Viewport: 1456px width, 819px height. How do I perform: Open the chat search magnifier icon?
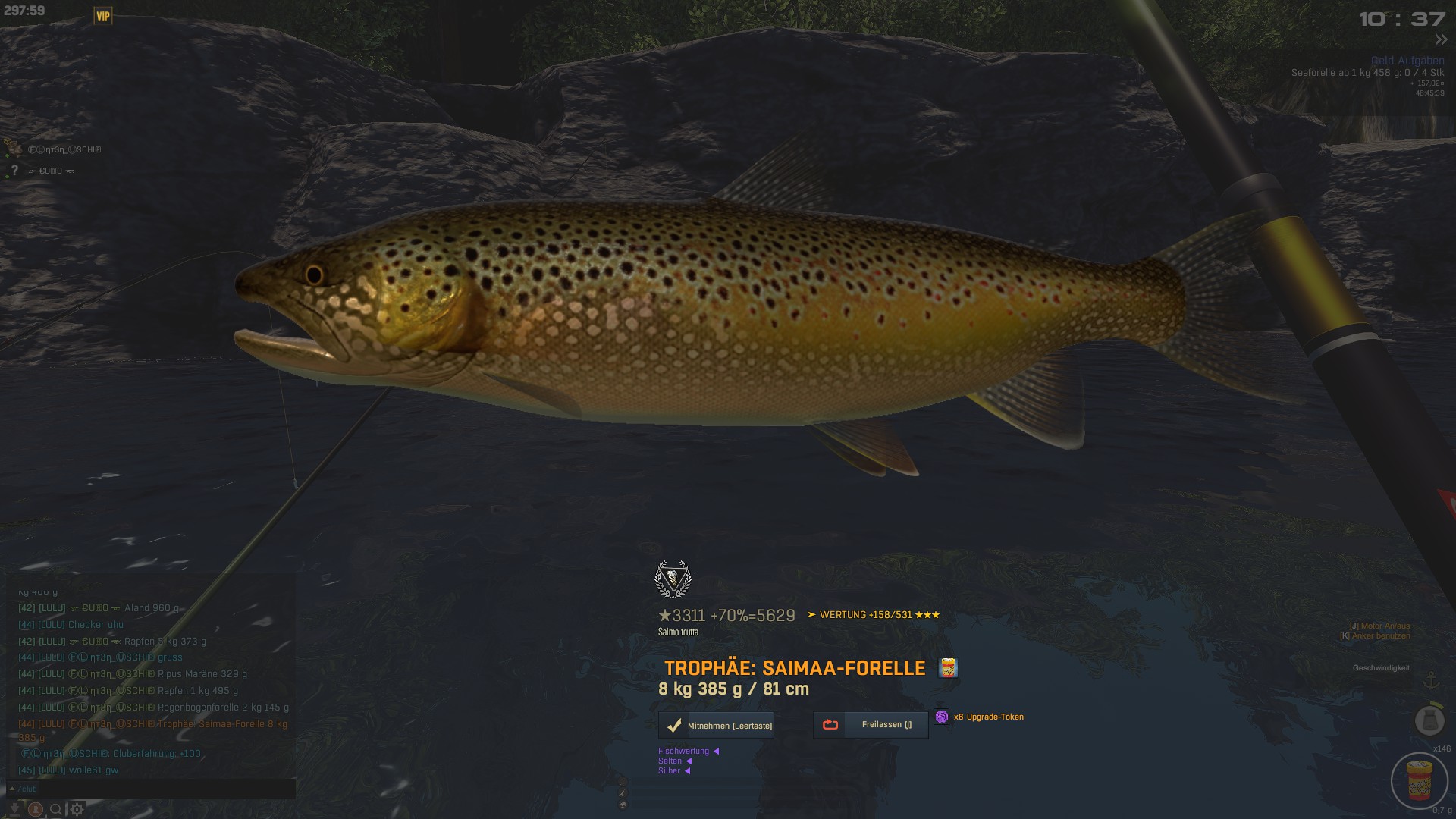56,809
